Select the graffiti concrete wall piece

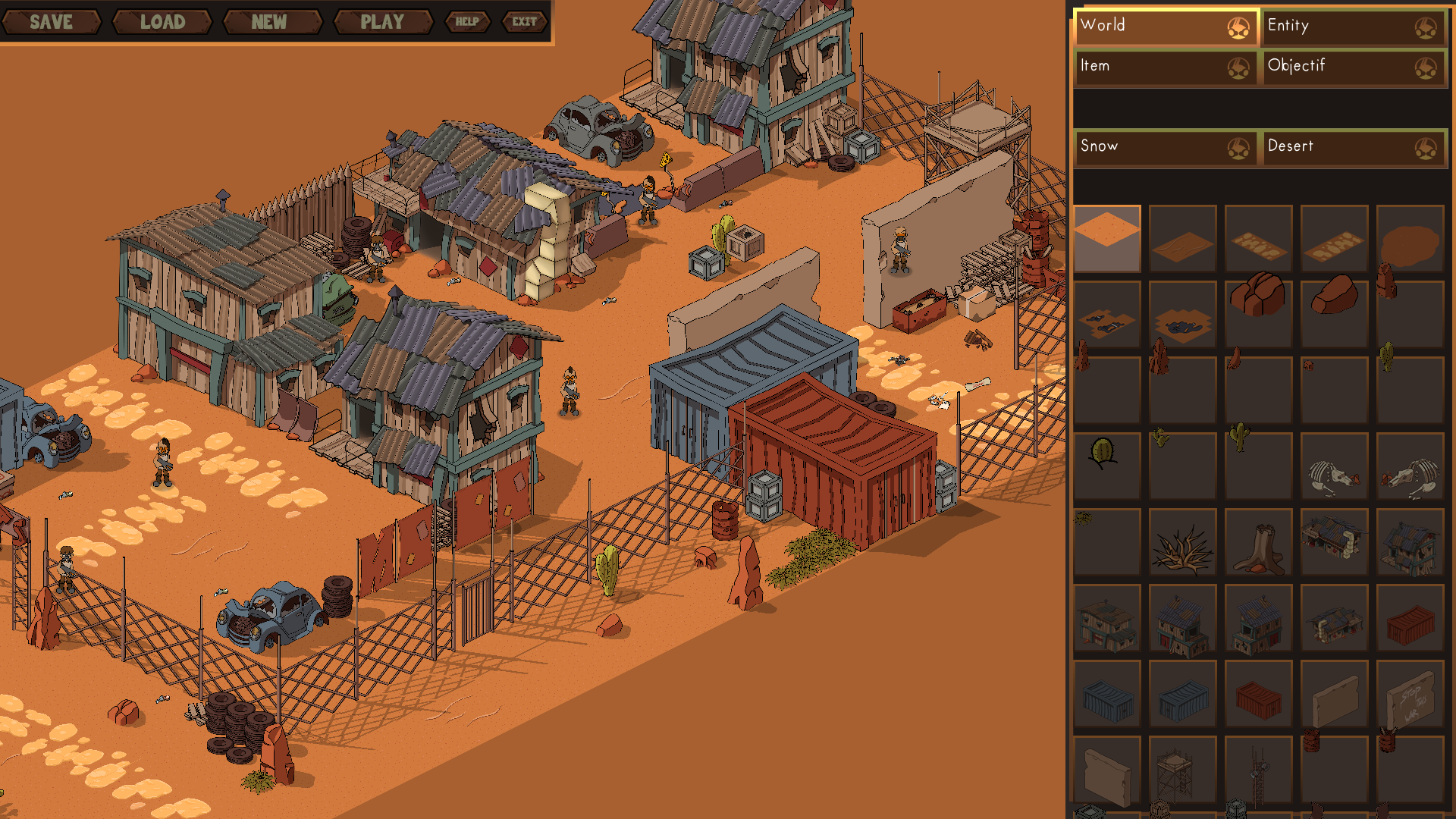click(x=1410, y=695)
